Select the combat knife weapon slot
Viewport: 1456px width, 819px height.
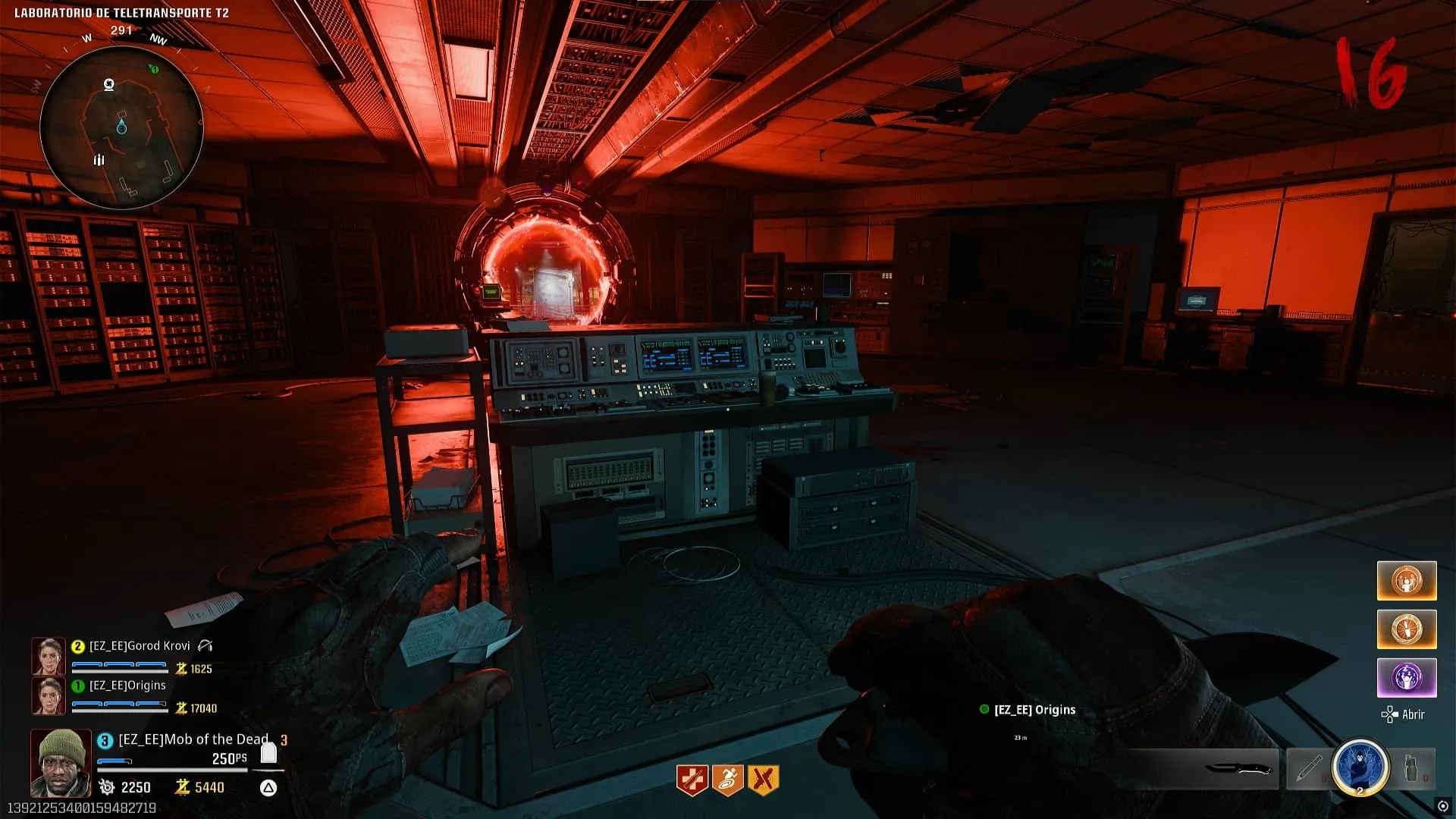[1238, 769]
